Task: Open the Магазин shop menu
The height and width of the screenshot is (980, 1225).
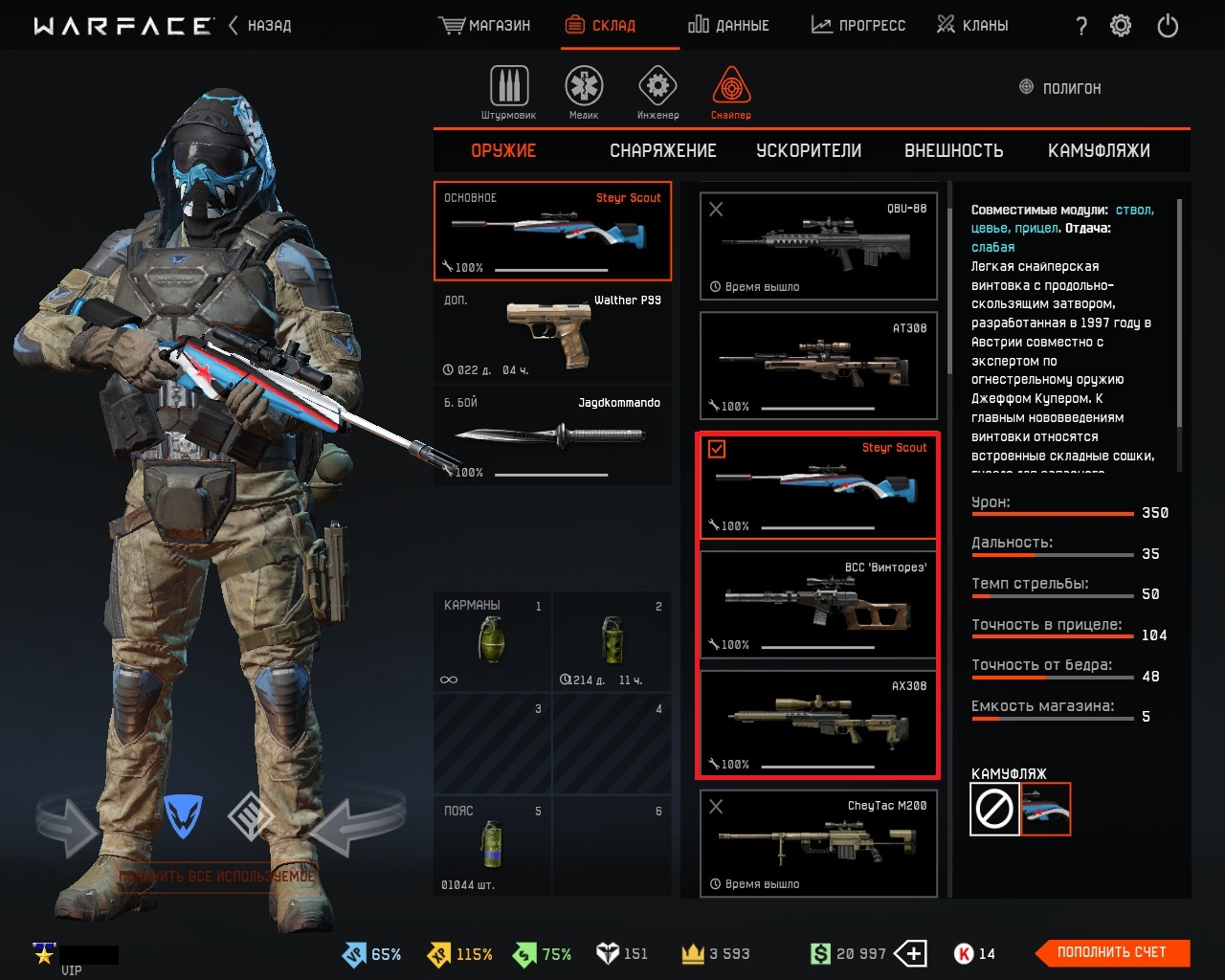Action: point(484,26)
